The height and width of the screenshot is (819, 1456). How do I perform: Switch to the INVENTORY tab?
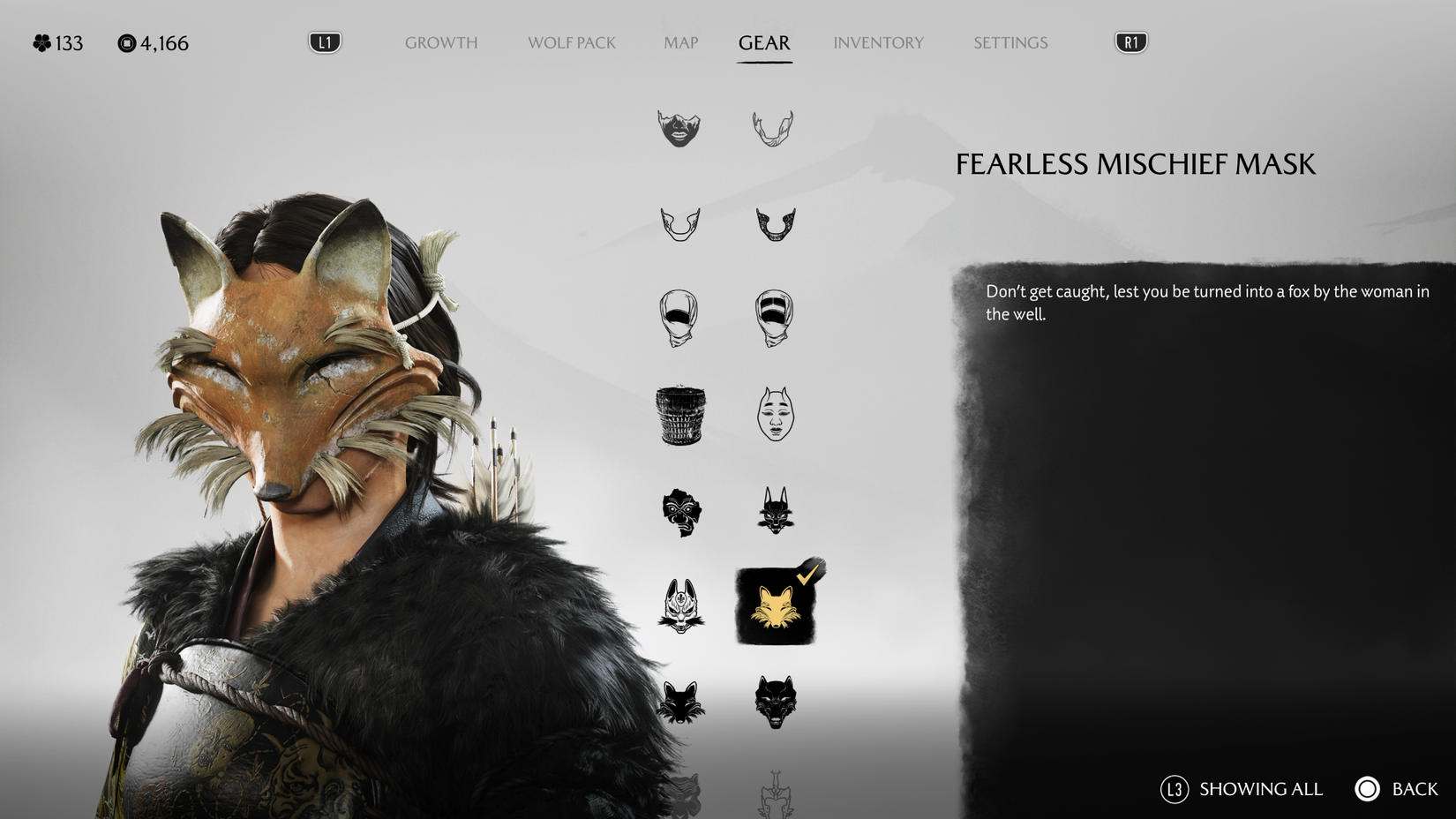[879, 42]
